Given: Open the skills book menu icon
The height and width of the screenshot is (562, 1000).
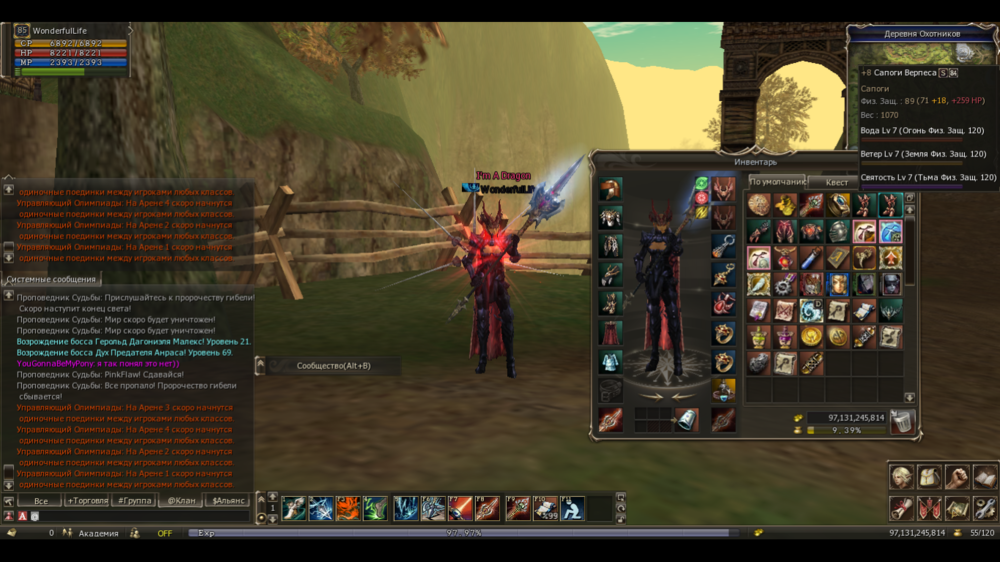Looking at the screenshot, I should pyautogui.click(x=985, y=477).
